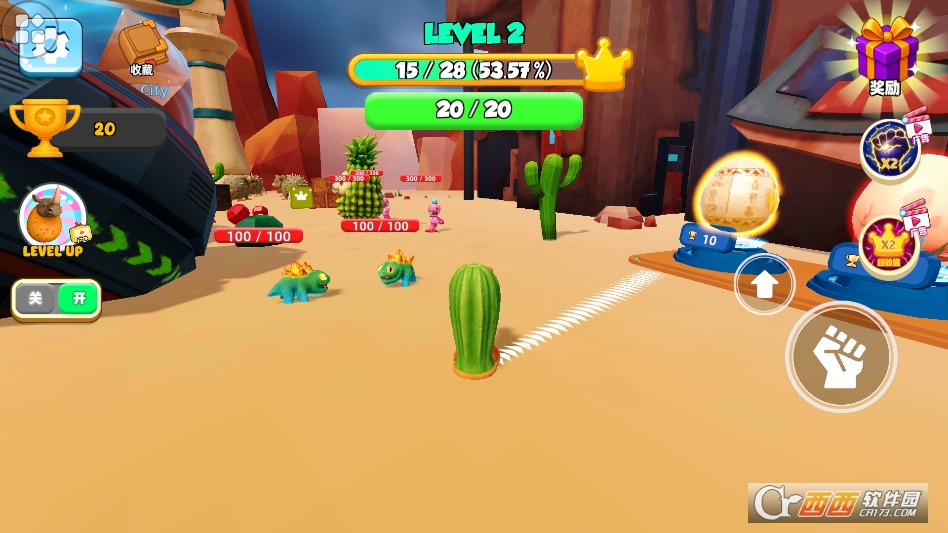Tap the jump up-arrow button
Screen dimensions: 948x533
pyautogui.click(x=765, y=284)
